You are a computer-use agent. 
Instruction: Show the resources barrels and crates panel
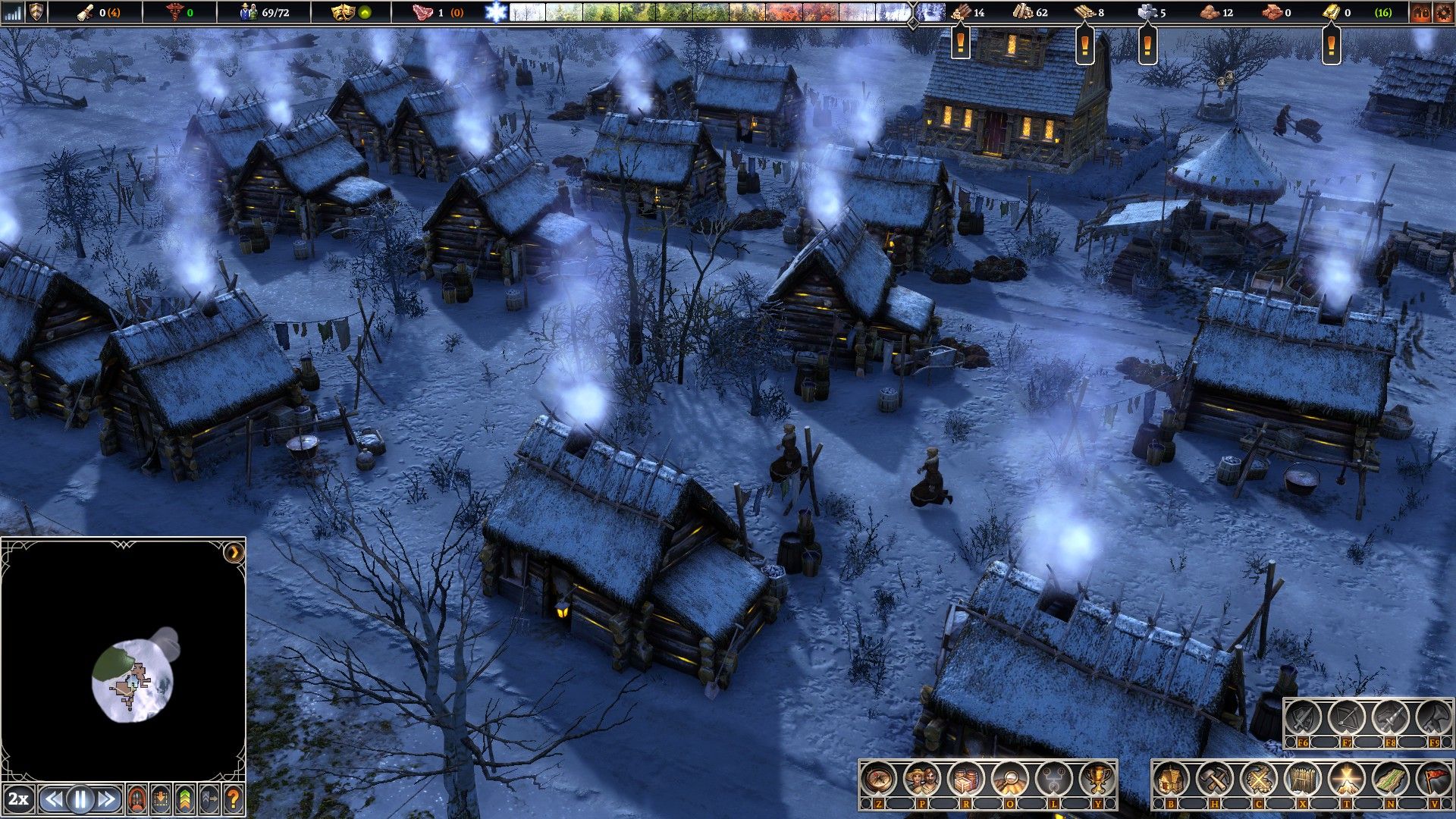tap(966, 779)
